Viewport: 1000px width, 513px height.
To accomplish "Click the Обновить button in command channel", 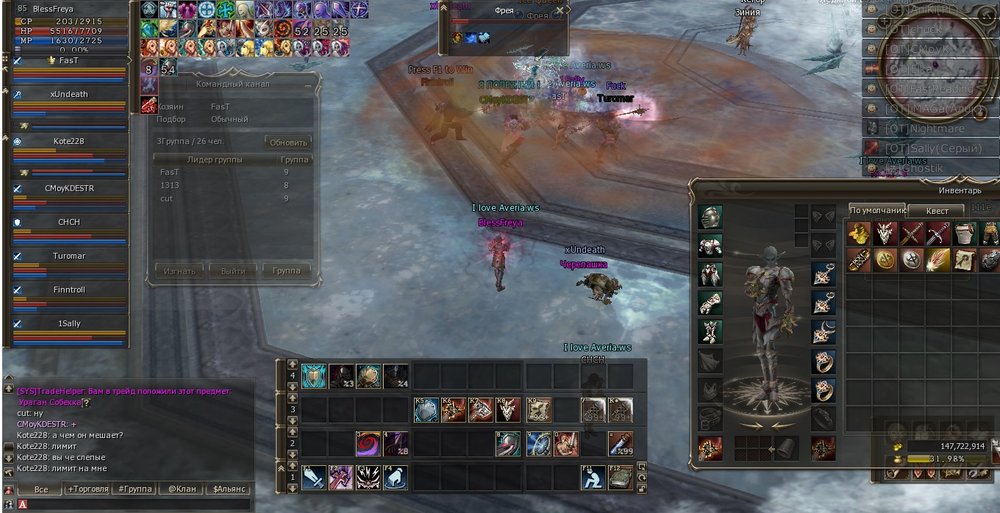I will pos(288,141).
